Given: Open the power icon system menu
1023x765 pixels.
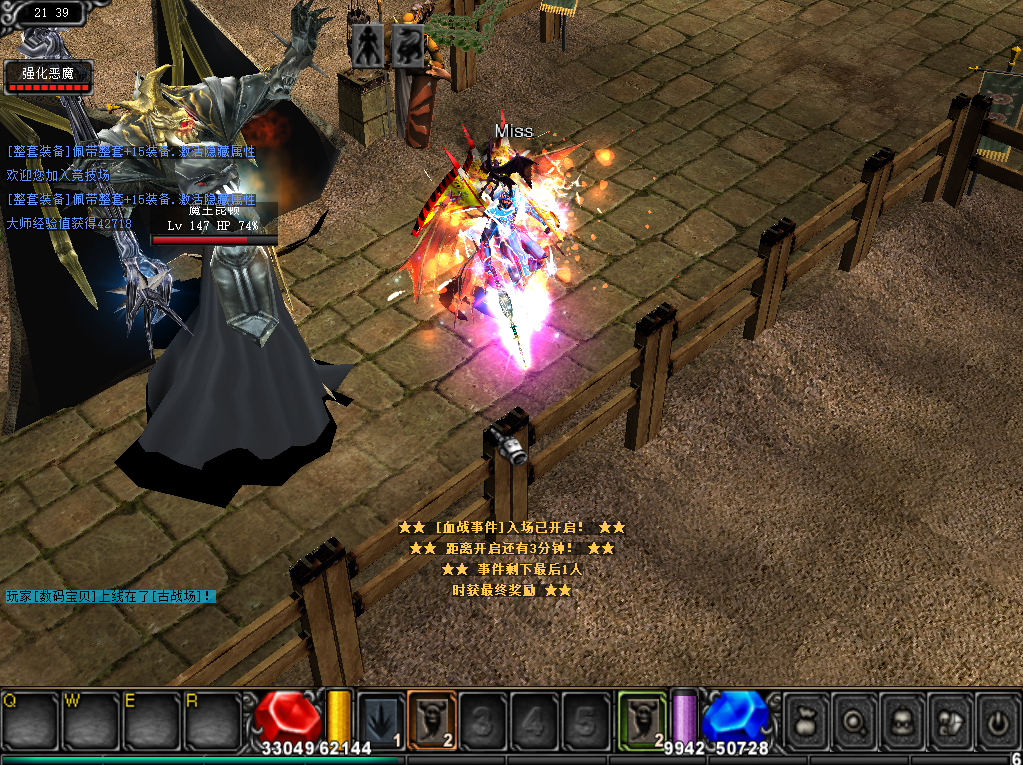Looking at the screenshot, I should (998, 720).
